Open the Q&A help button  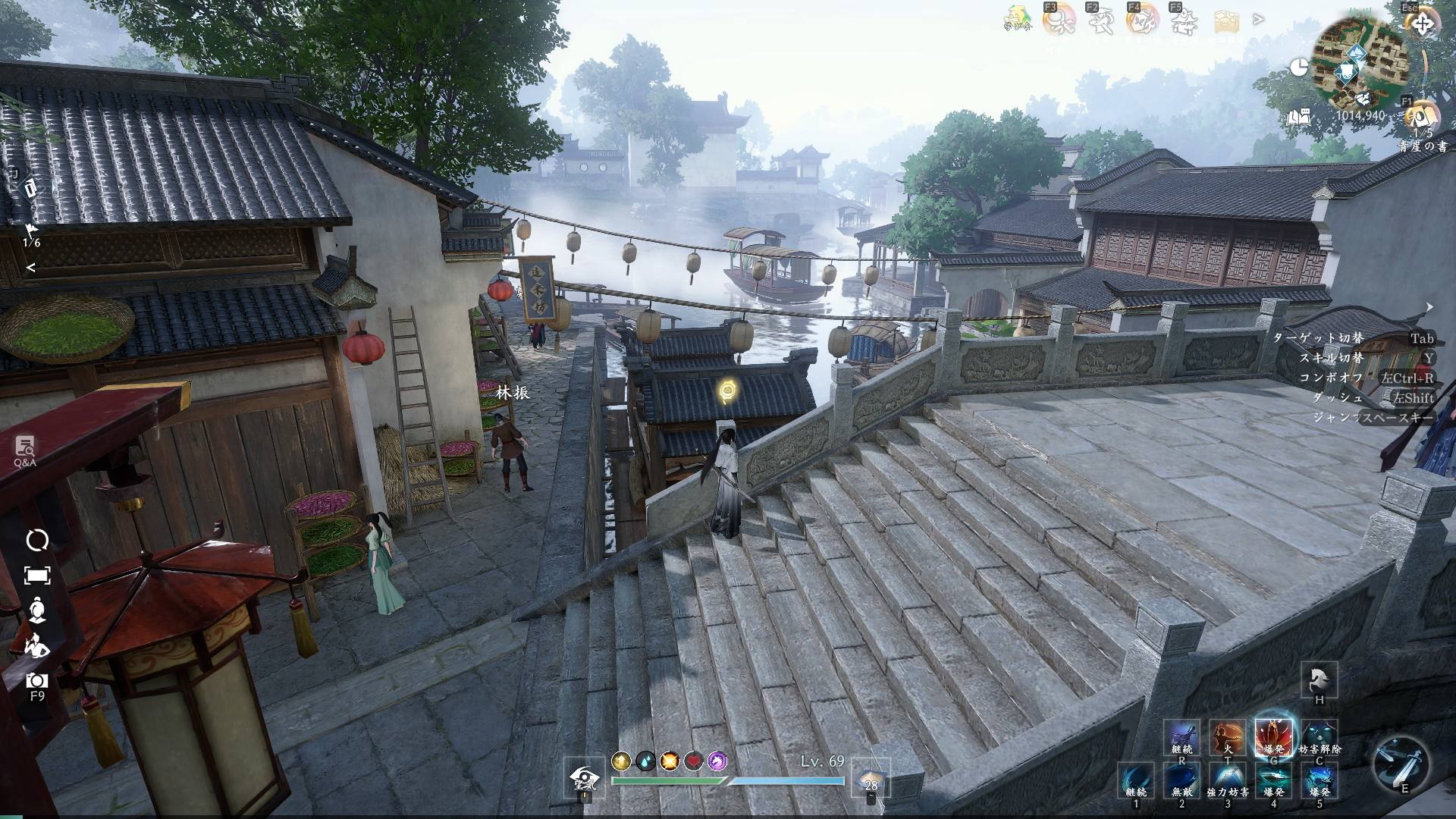[25, 449]
